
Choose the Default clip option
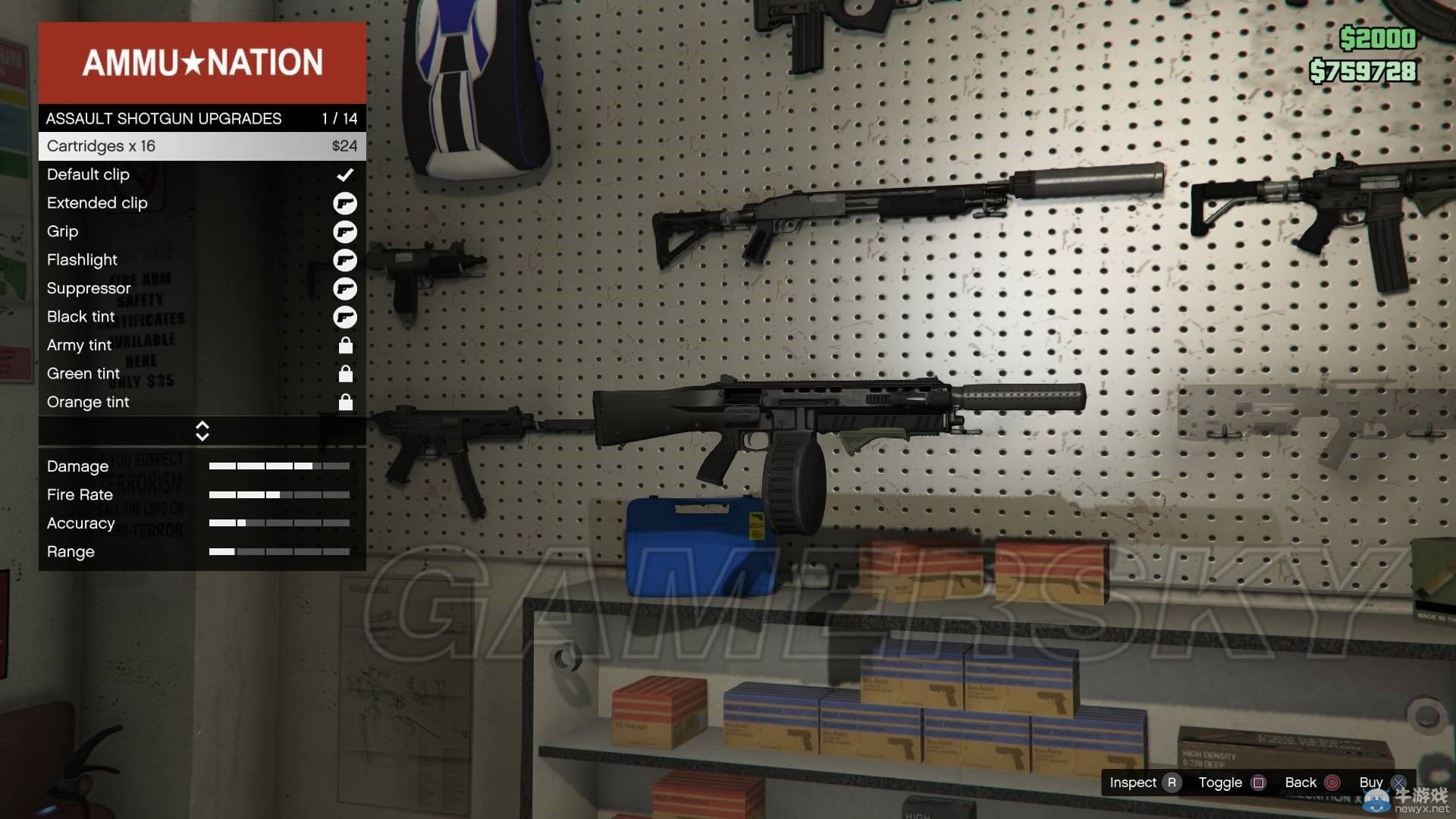click(202, 174)
